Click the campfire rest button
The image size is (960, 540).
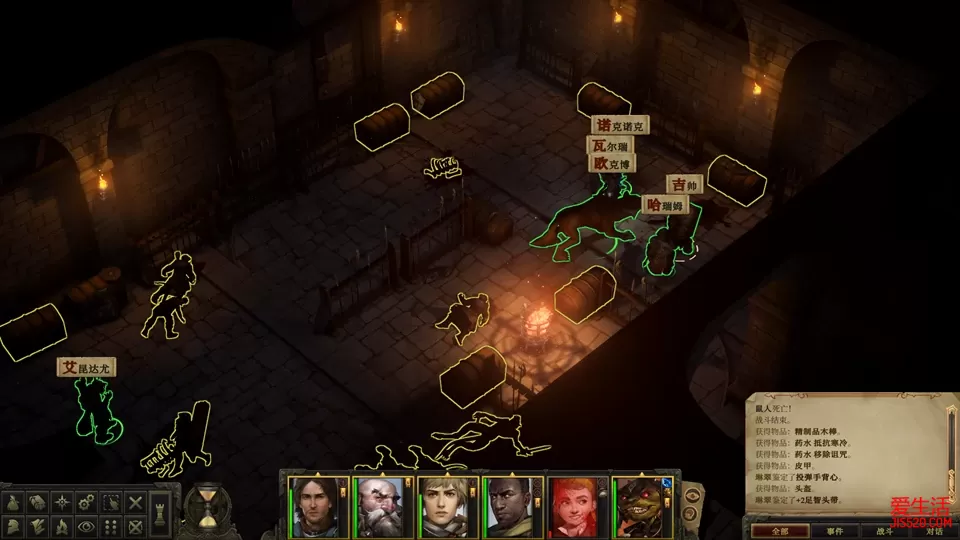pos(62,526)
